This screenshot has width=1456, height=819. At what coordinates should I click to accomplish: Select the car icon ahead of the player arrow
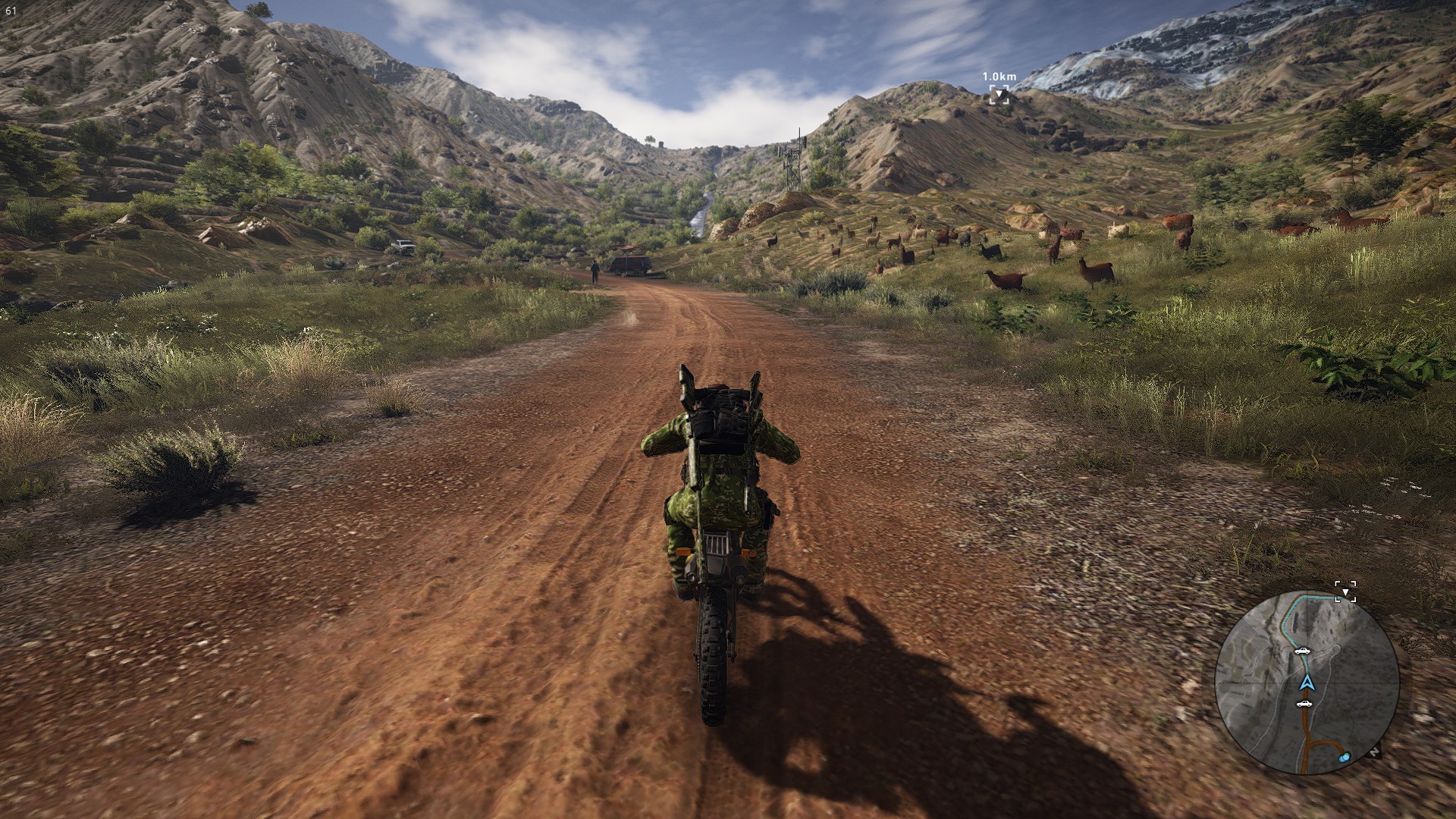(x=1302, y=651)
